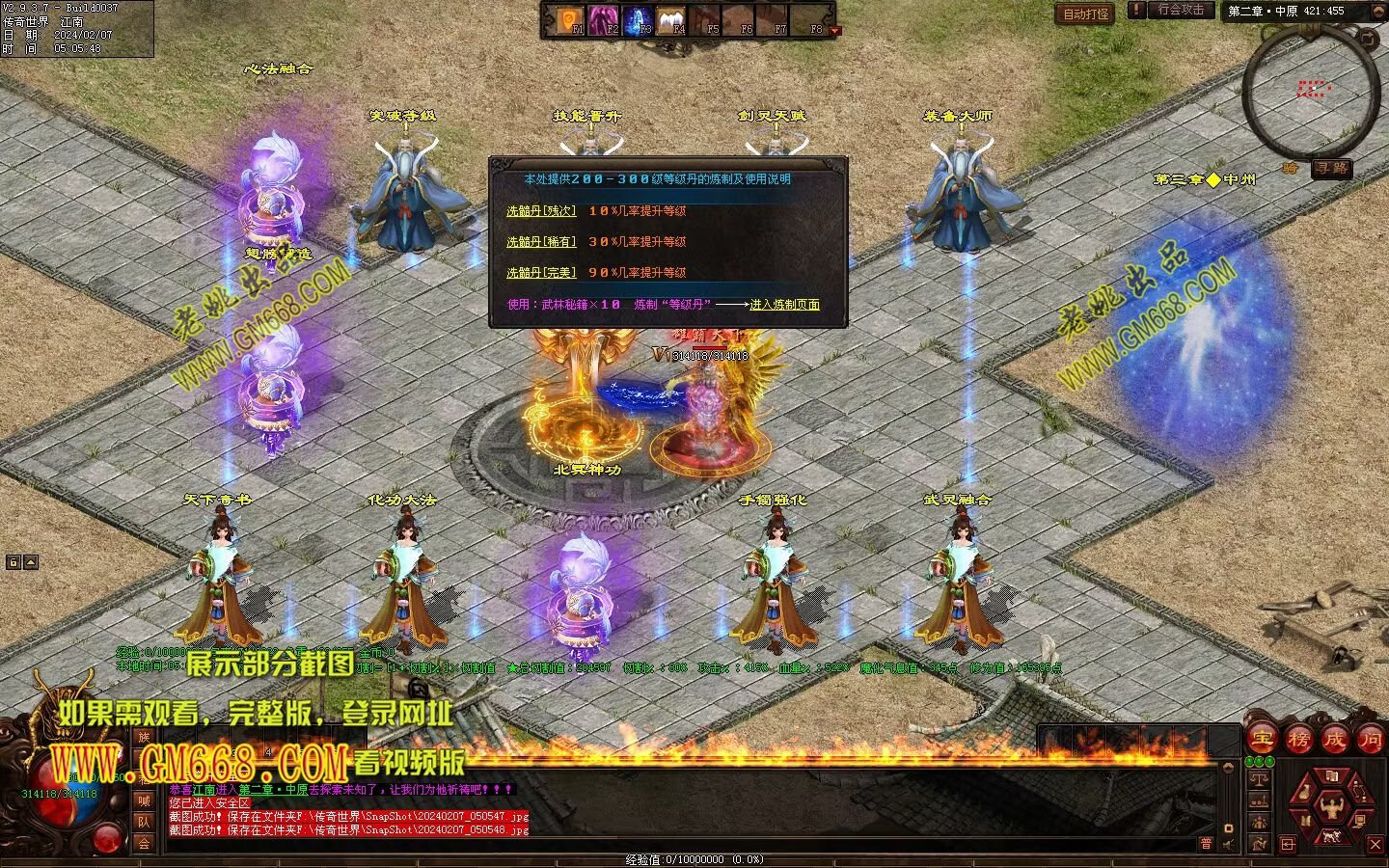Screen dimensions: 1389x868
Task: Show the 榜 rankings button
Action: pos(1298,740)
